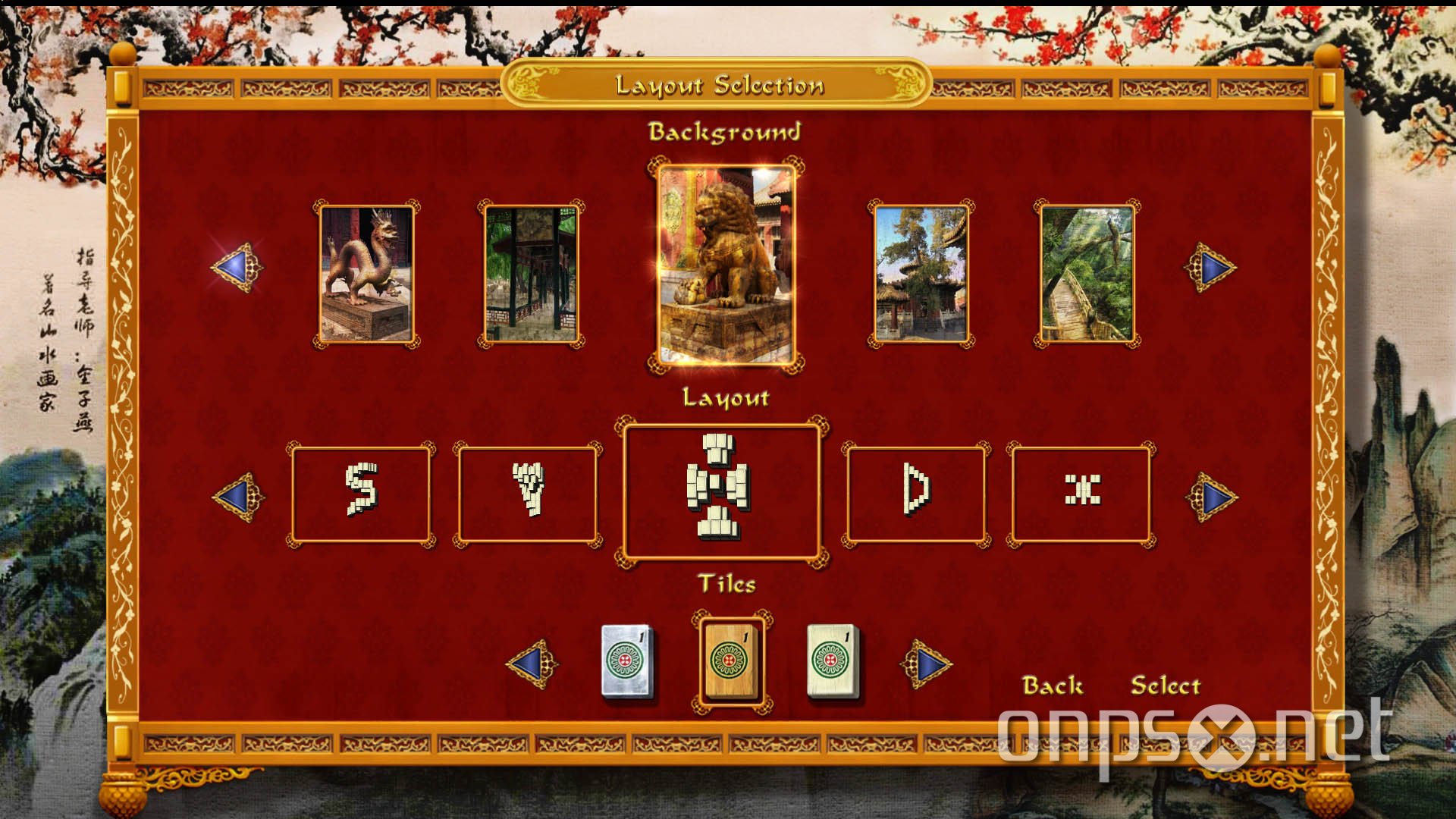Select the D-shaped layout

(x=918, y=494)
